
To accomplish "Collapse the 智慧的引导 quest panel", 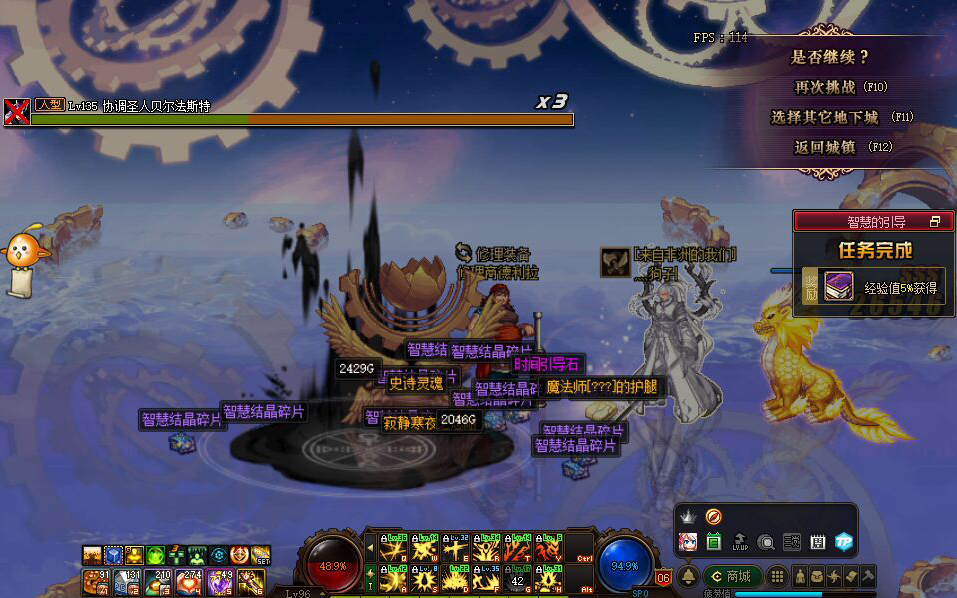I will [935, 221].
